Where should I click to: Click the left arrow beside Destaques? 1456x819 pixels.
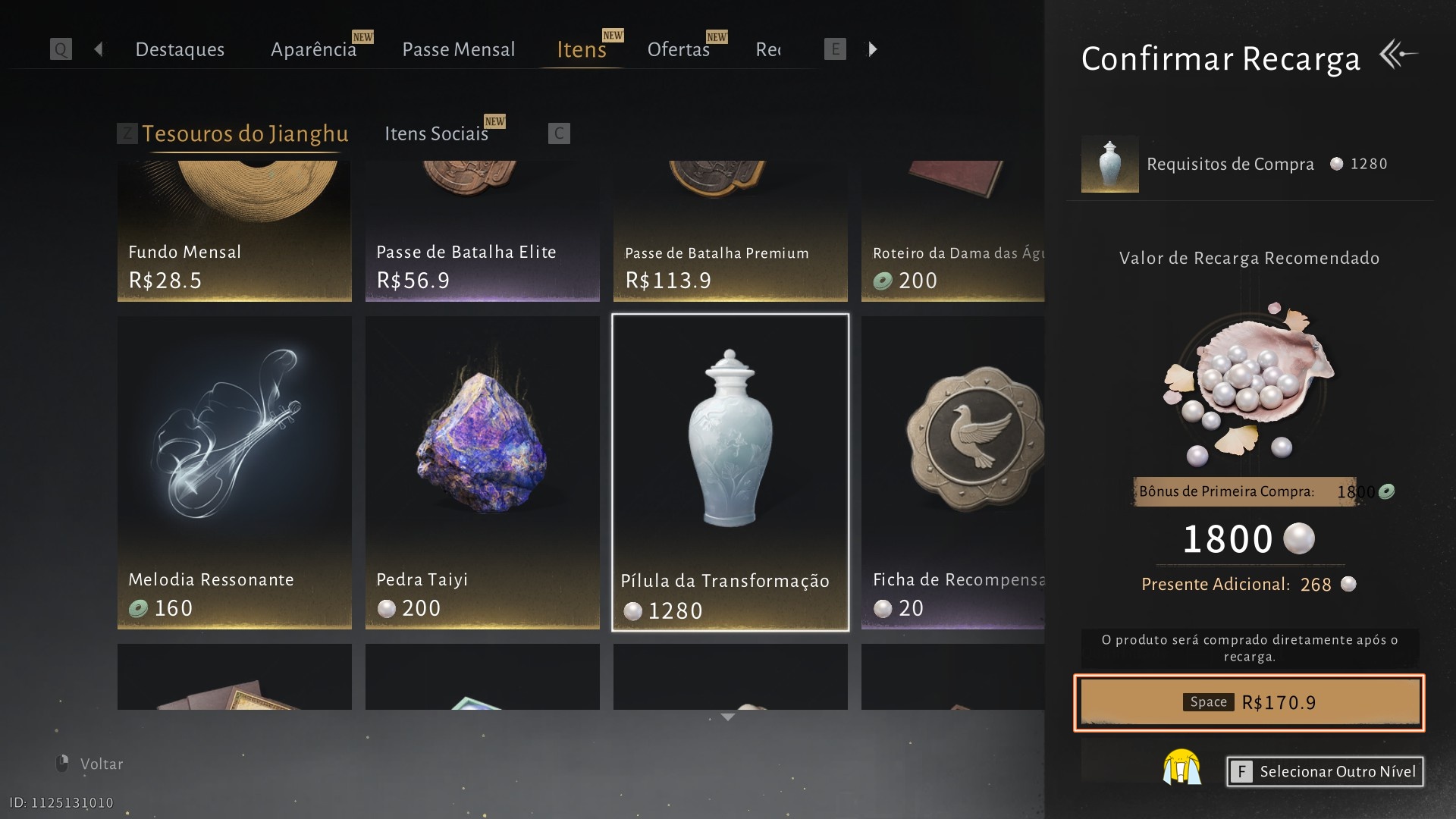(99, 49)
